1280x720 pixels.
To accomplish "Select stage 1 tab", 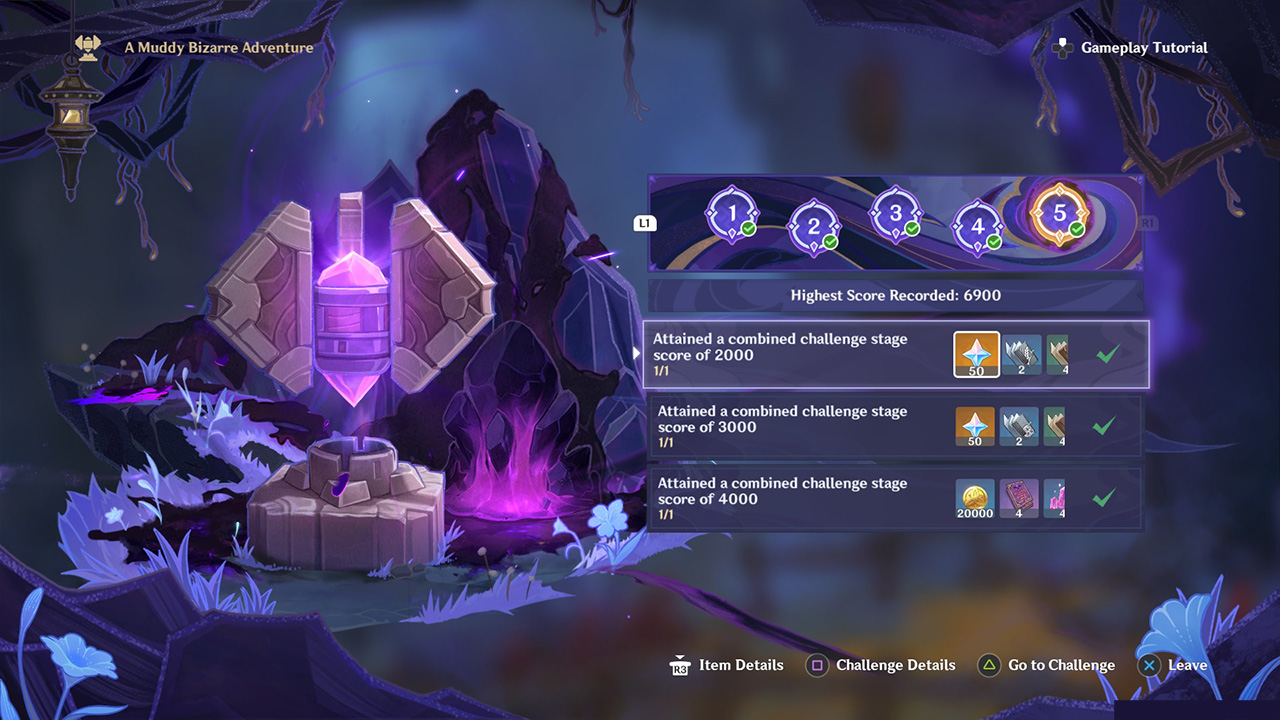I will pos(732,213).
